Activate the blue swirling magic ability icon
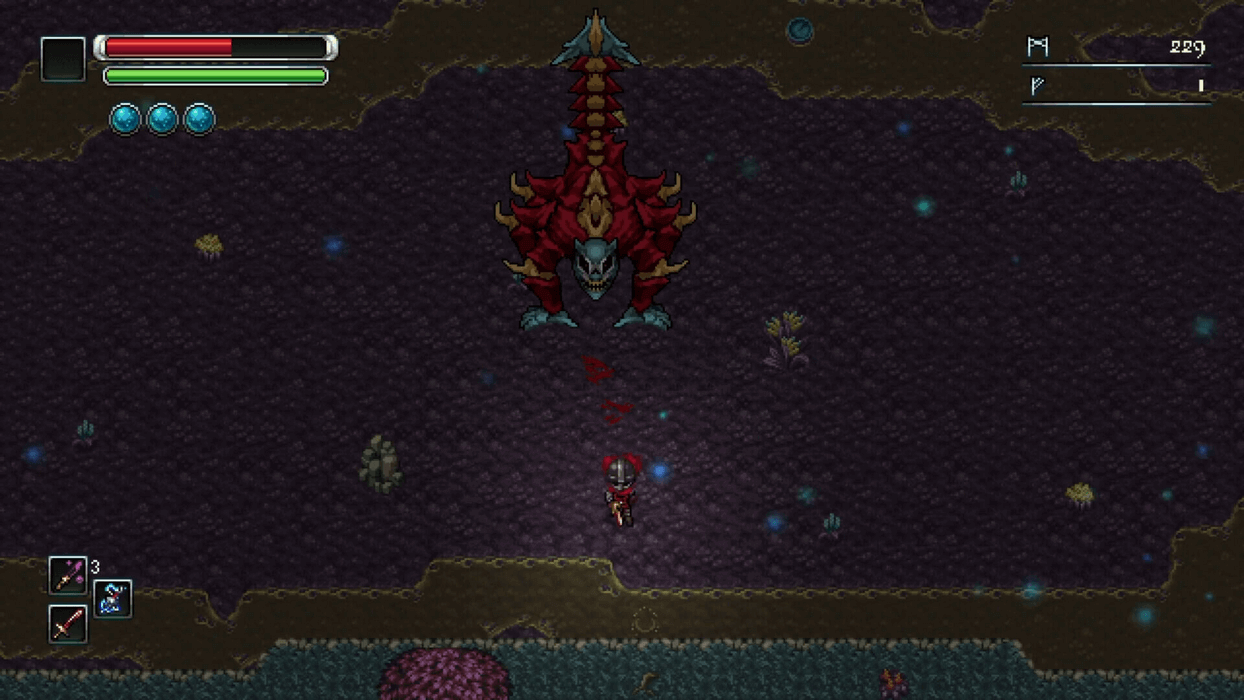Screen dimensions: 1244x700 113,599
